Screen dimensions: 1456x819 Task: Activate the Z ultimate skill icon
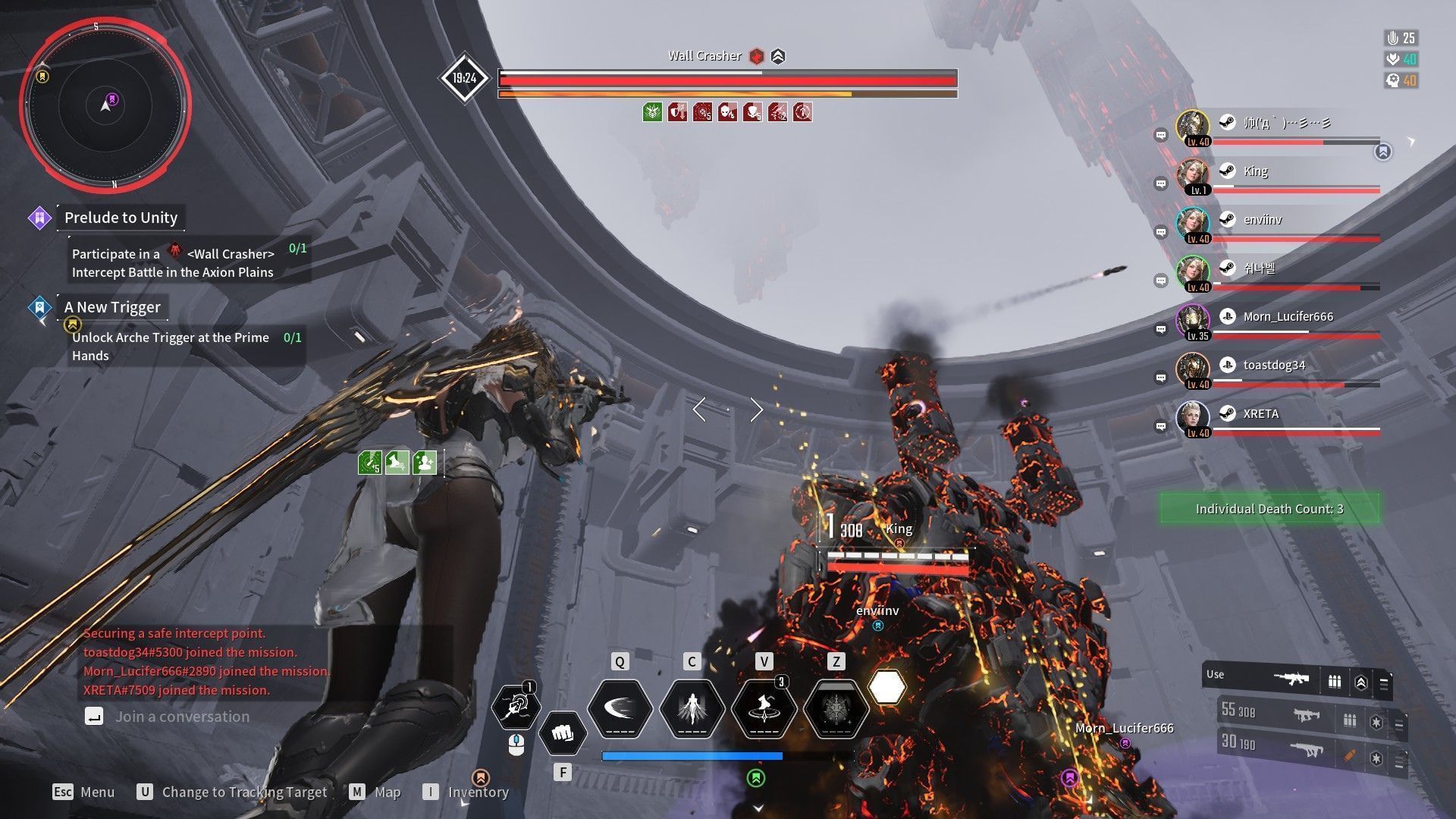pyautogui.click(x=835, y=709)
